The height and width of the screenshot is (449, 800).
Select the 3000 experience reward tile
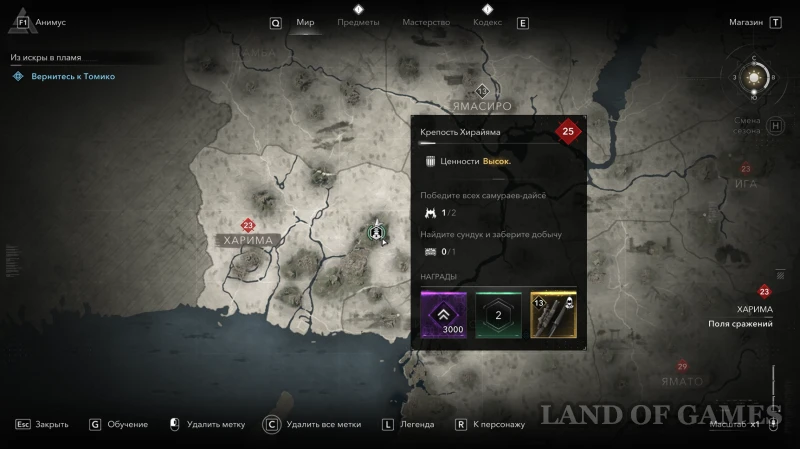click(444, 314)
